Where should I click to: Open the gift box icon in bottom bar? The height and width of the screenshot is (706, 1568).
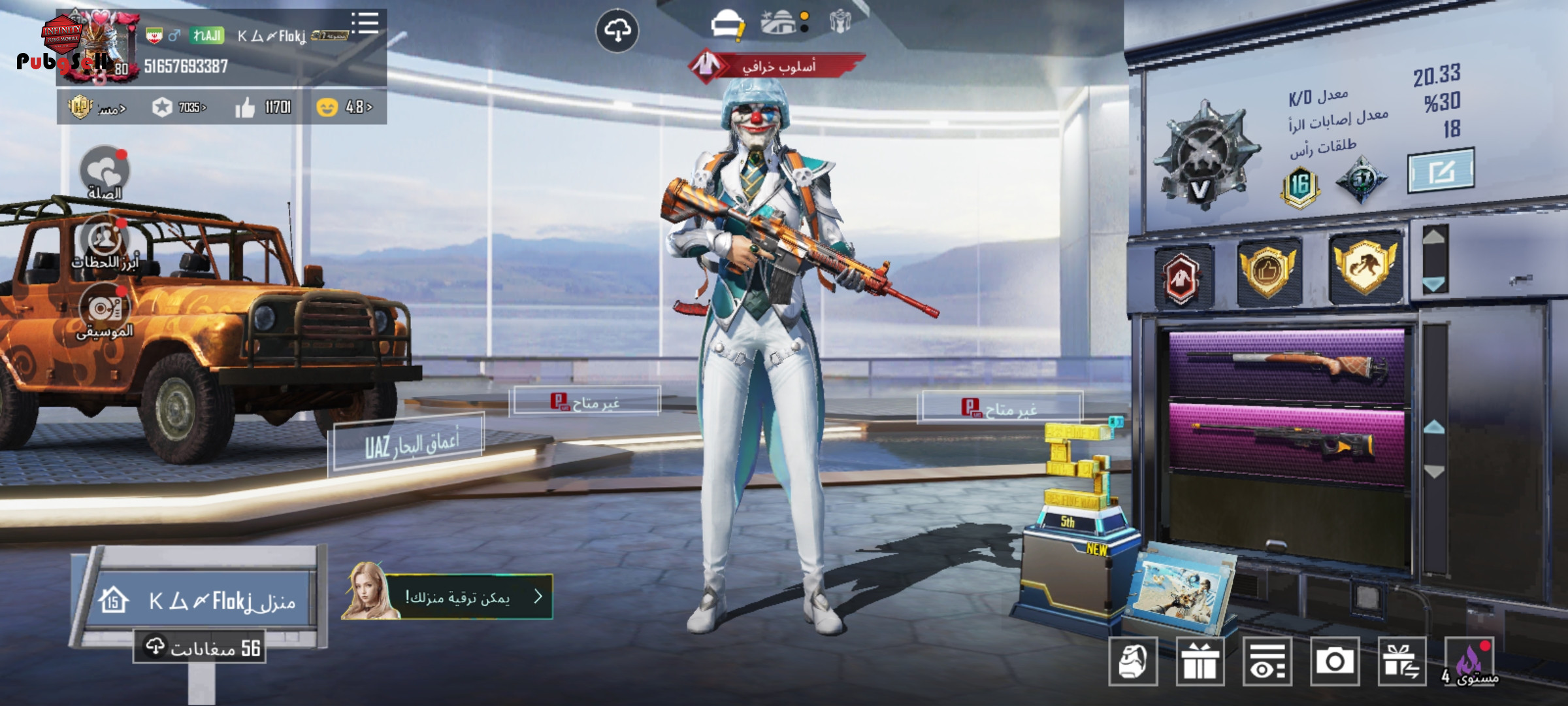(1200, 662)
